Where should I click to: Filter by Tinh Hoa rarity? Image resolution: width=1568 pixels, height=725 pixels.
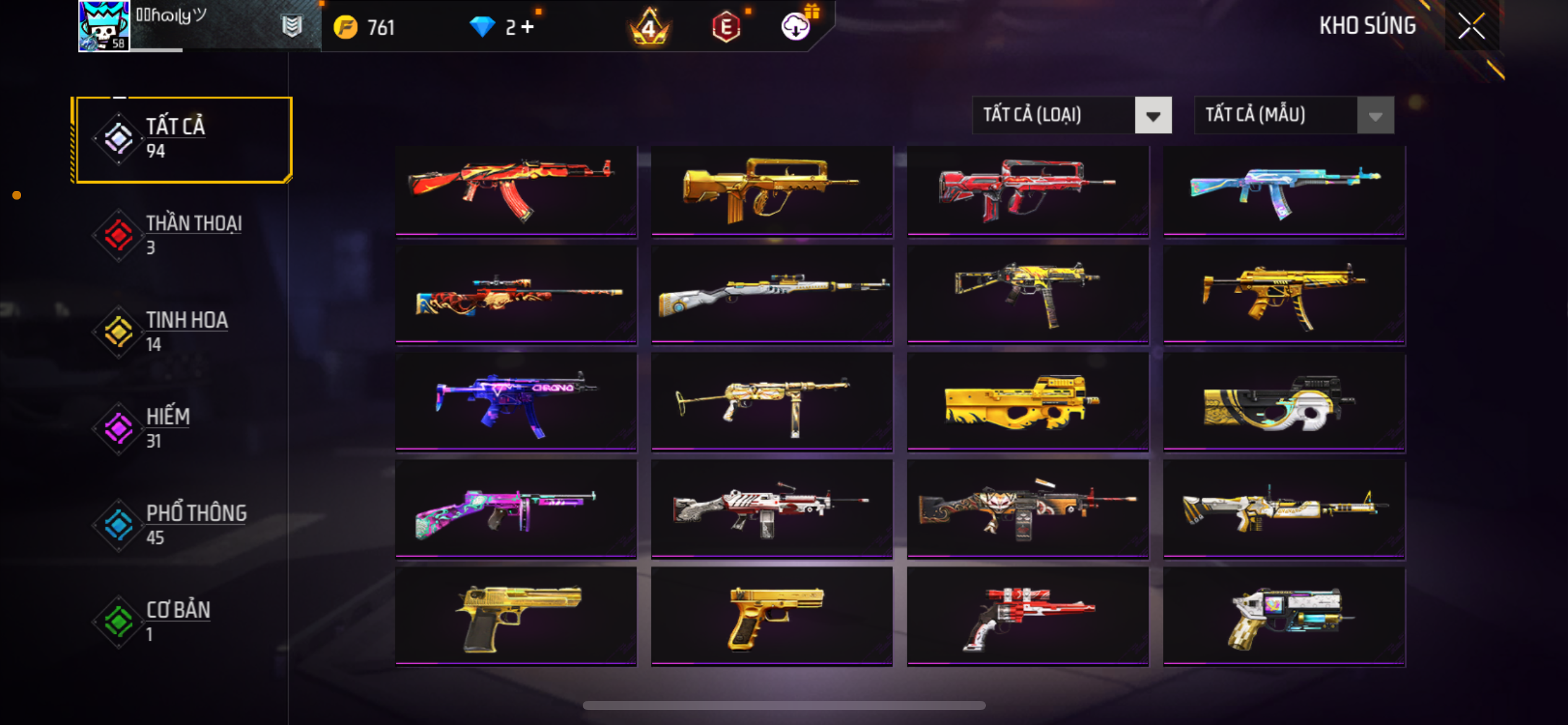(x=181, y=332)
